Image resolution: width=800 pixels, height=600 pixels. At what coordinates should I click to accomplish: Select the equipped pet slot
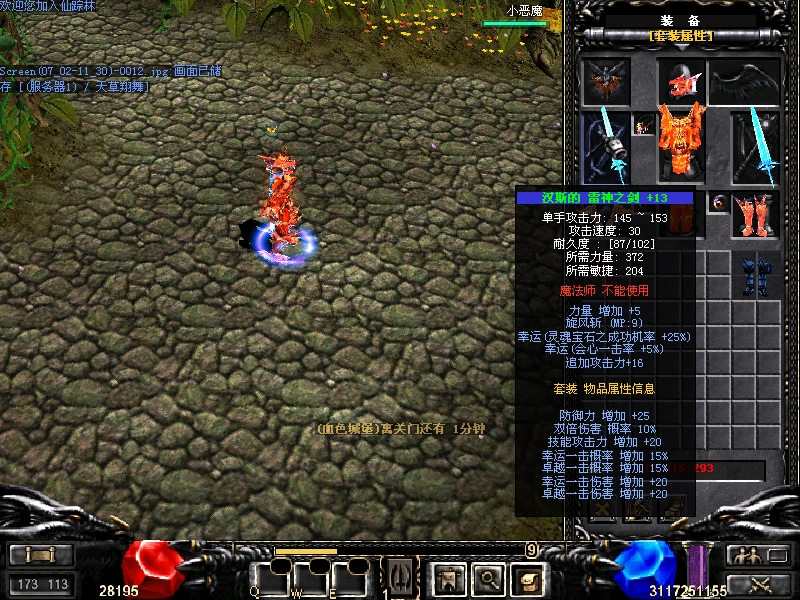(x=606, y=82)
